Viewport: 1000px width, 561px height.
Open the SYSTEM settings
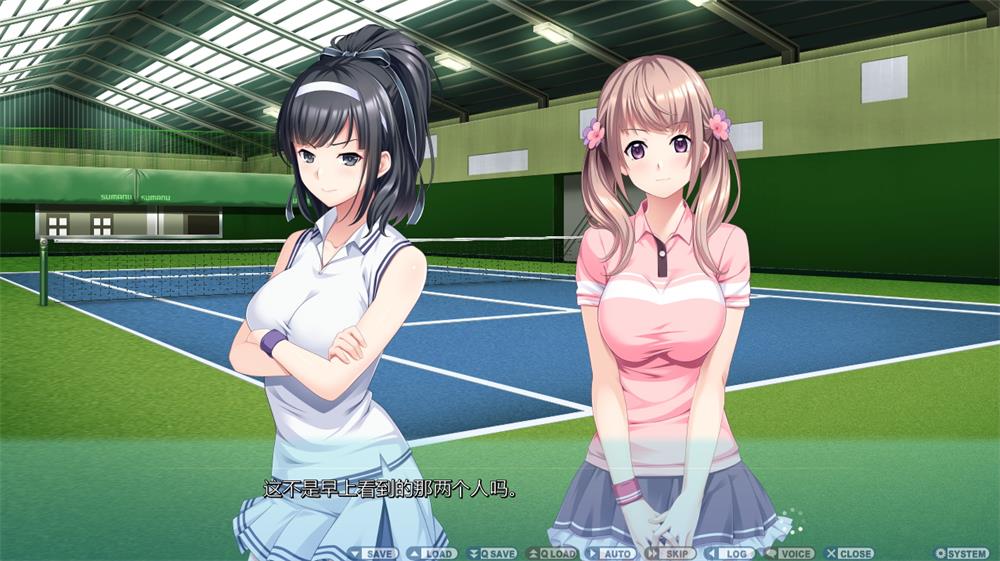pyautogui.click(x=961, y=553)
